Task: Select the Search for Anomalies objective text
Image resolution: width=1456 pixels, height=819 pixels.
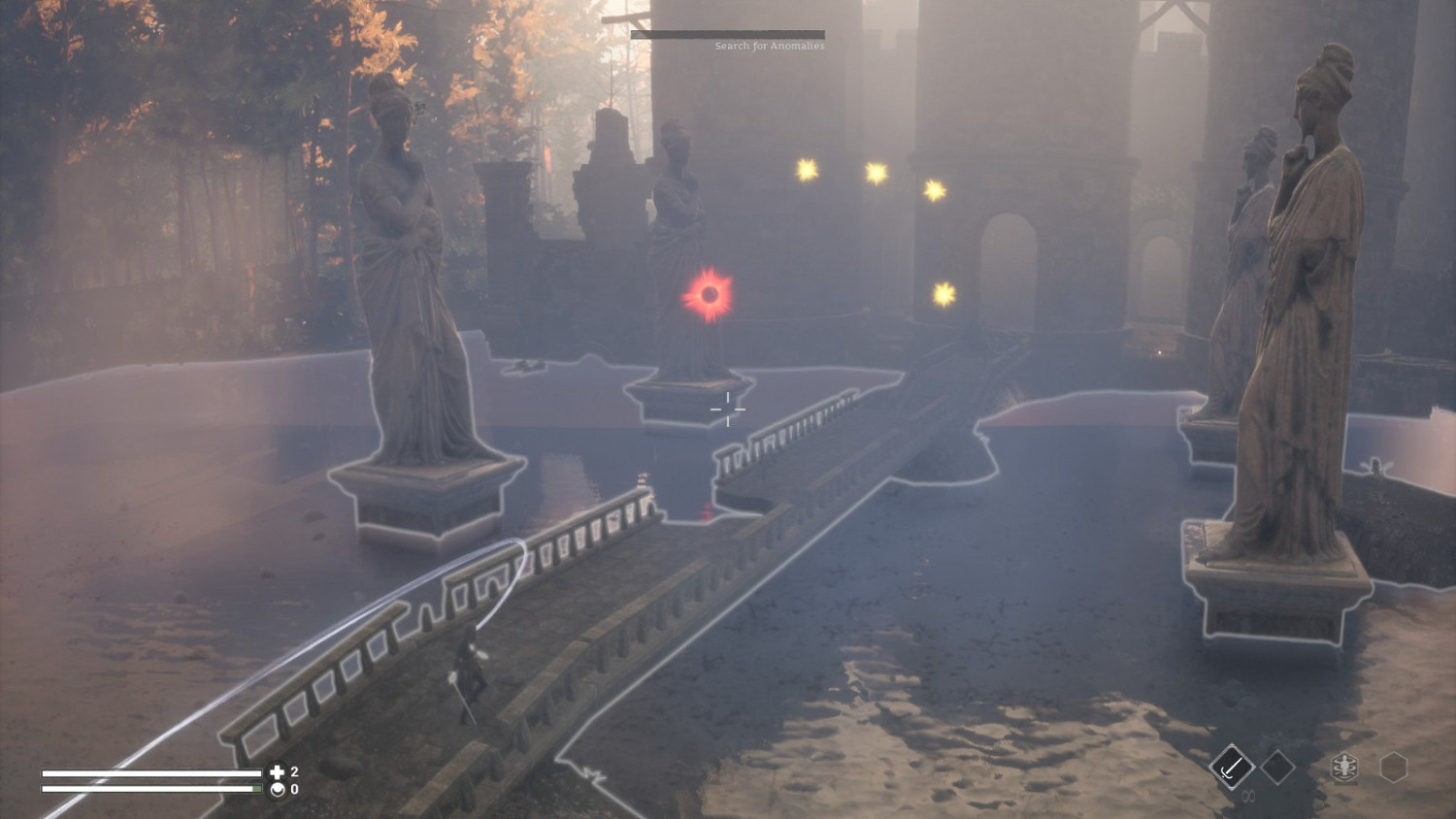Action: [x=769, y=45]
